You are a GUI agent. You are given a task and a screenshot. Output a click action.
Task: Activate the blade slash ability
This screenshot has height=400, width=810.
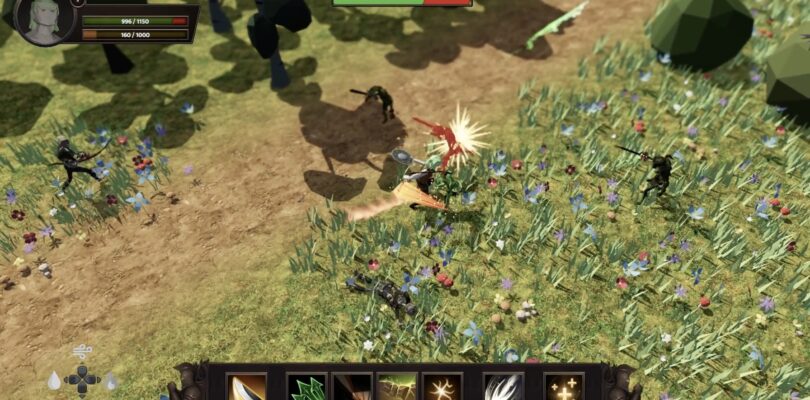247,387
